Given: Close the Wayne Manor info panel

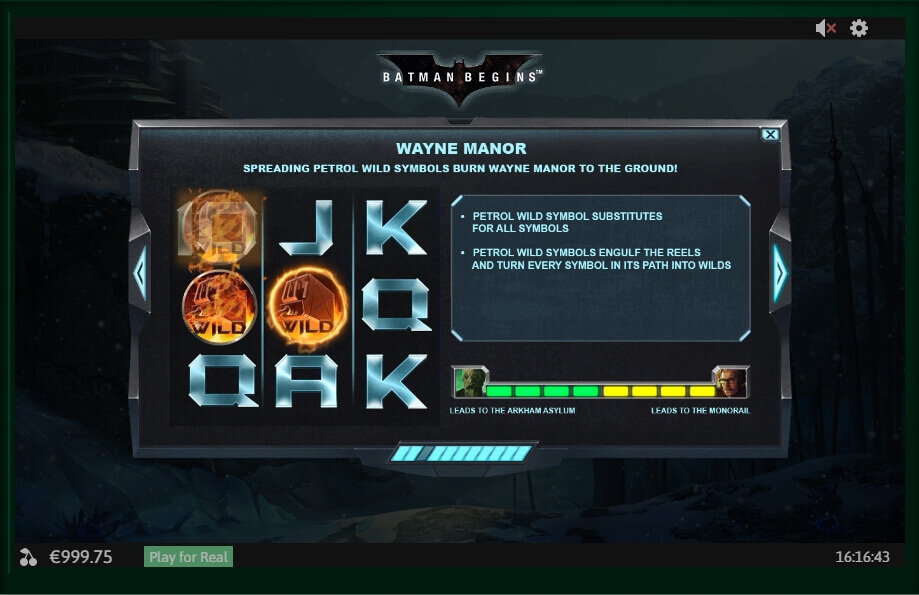Looking at the screenshot, I should [769, 135].
